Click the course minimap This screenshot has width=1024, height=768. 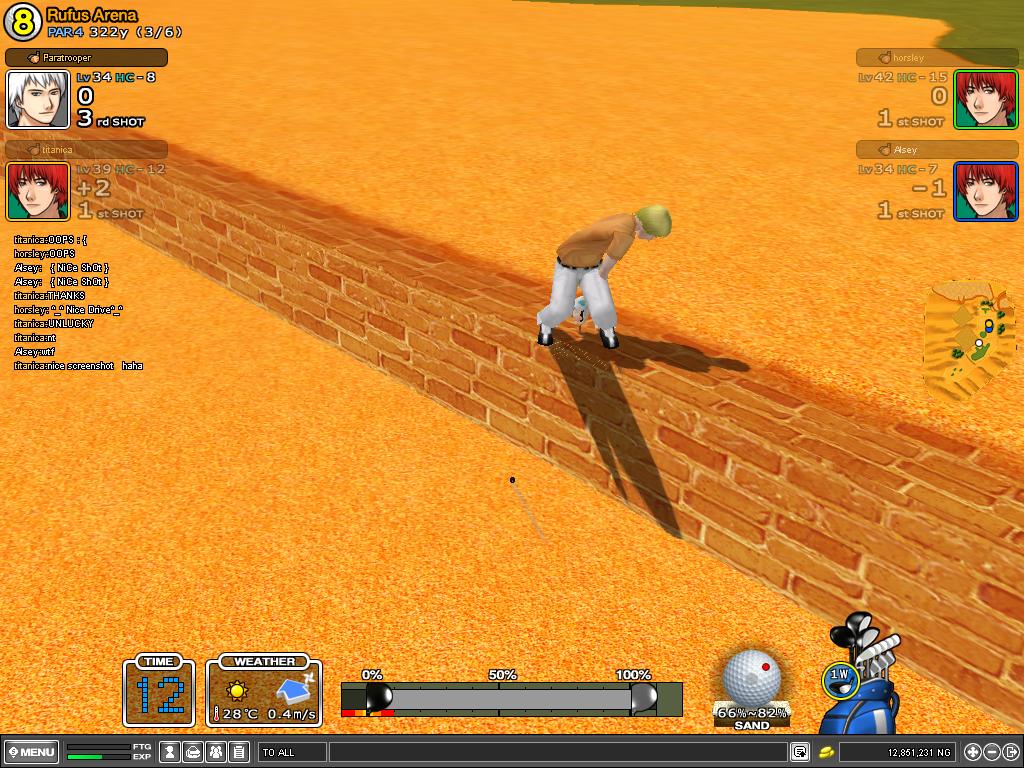[969, 340]
